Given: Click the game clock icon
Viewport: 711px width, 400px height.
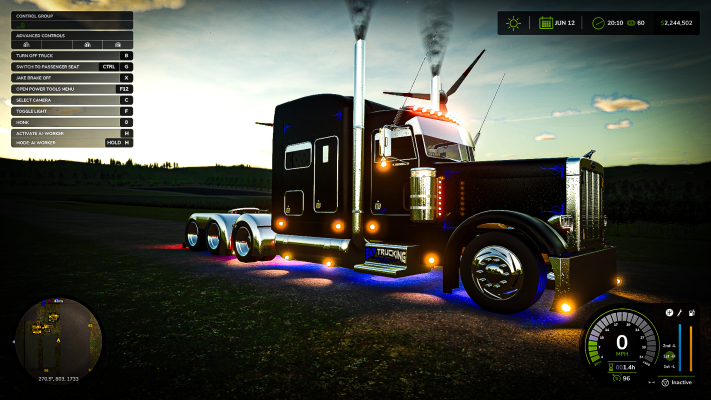Looking at the screenshot, I should pos(598,23).
